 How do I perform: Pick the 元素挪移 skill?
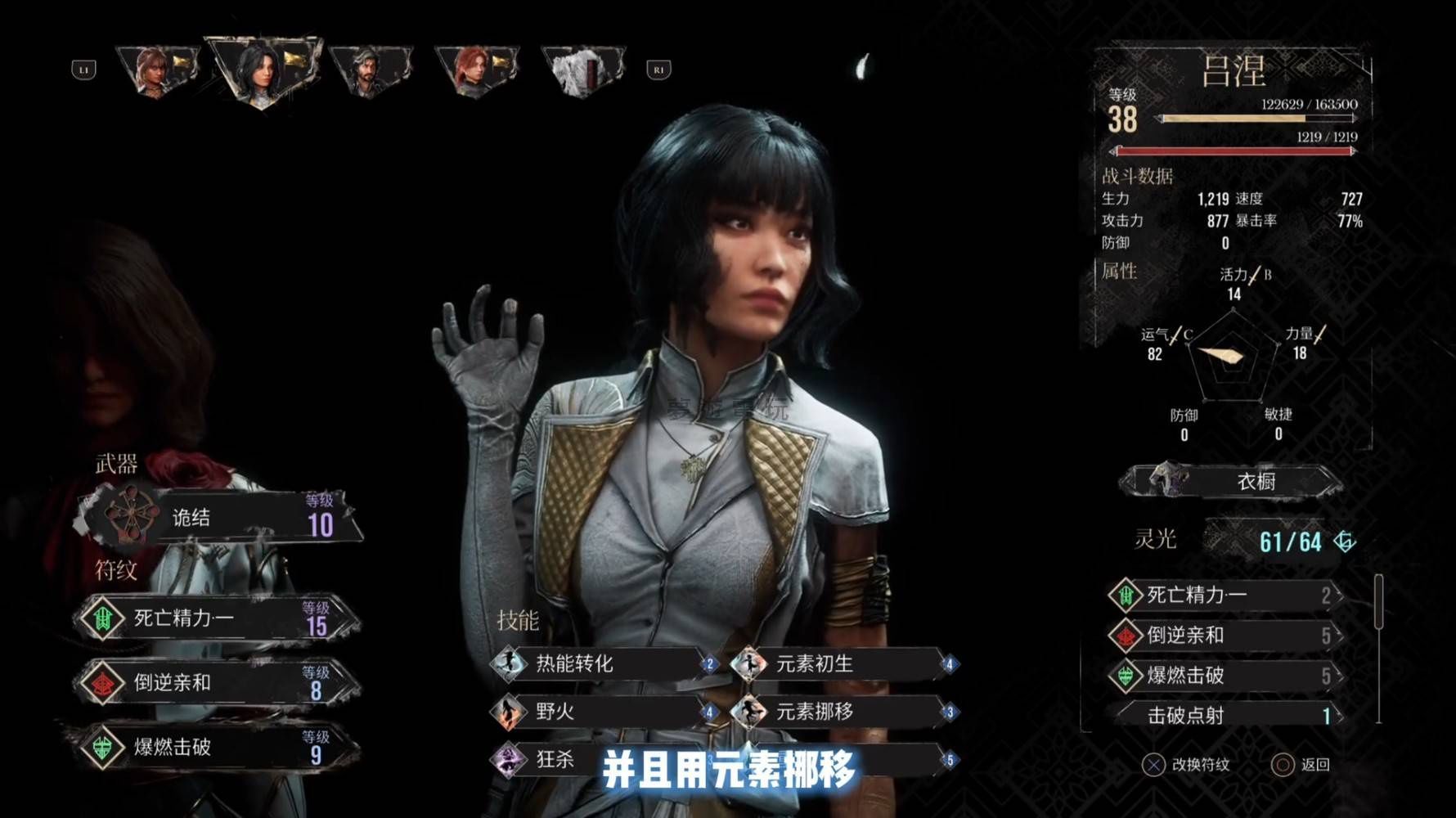tap(844, 712)
